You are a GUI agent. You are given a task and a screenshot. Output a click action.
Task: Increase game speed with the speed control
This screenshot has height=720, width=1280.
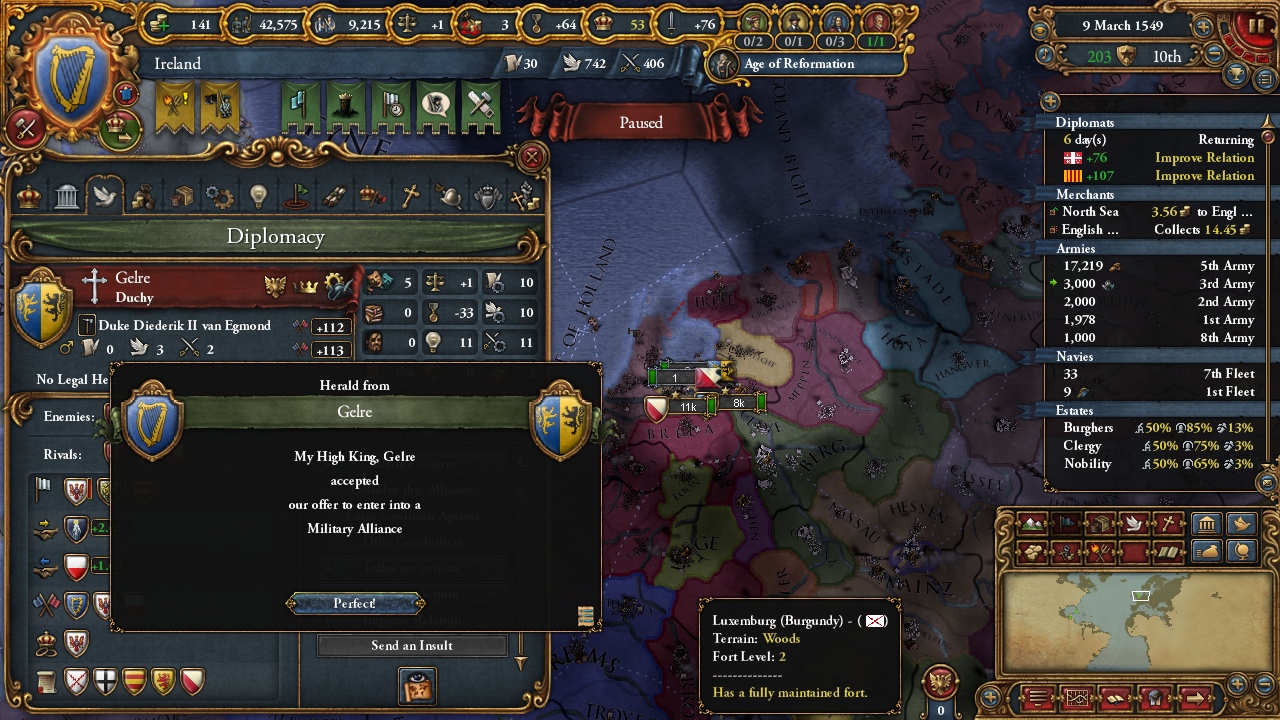tap(1202, 27)
